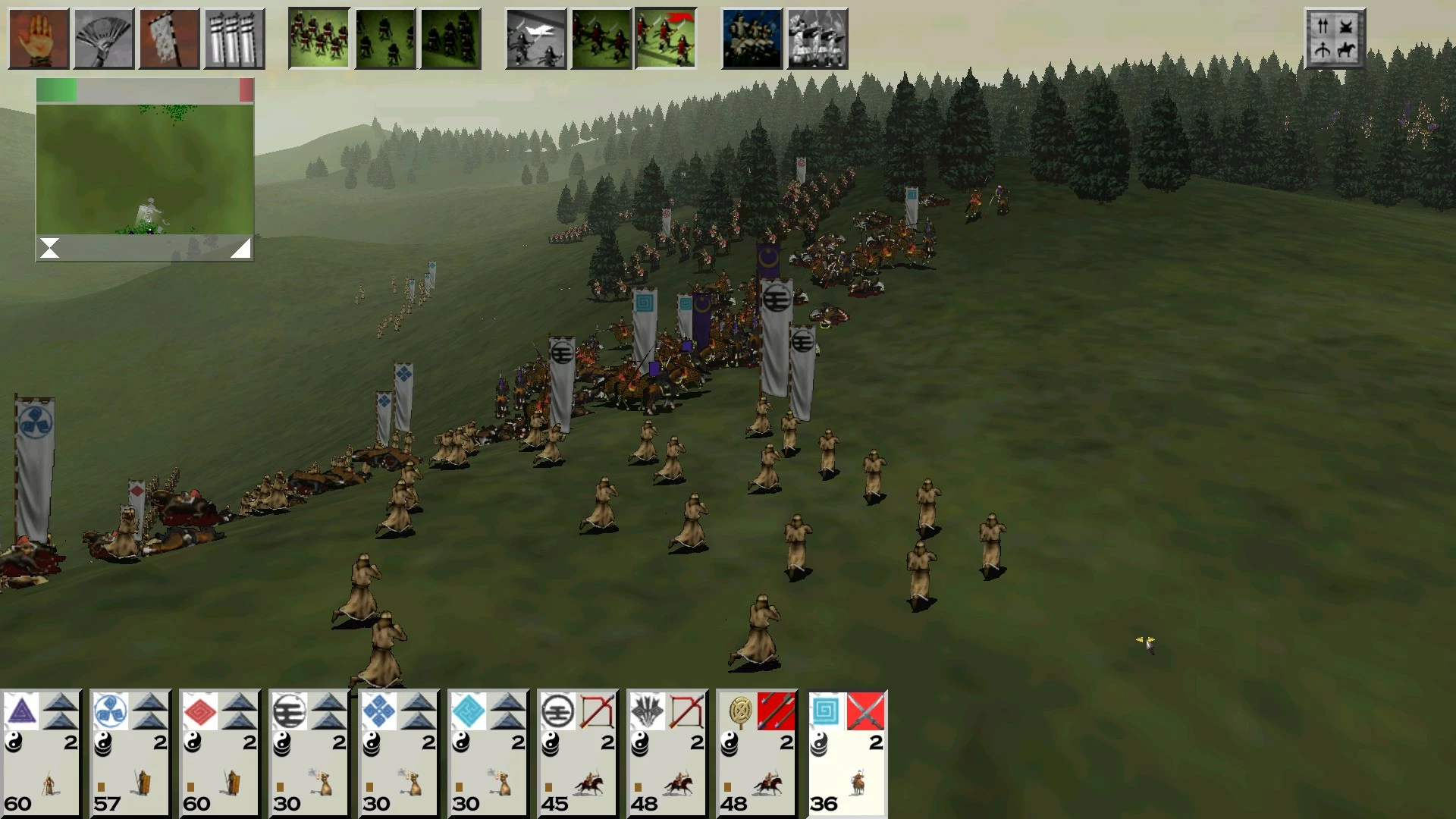Activate the war fan command icon
Viewport: 1456px width, 819px height.
pos(104,39)
